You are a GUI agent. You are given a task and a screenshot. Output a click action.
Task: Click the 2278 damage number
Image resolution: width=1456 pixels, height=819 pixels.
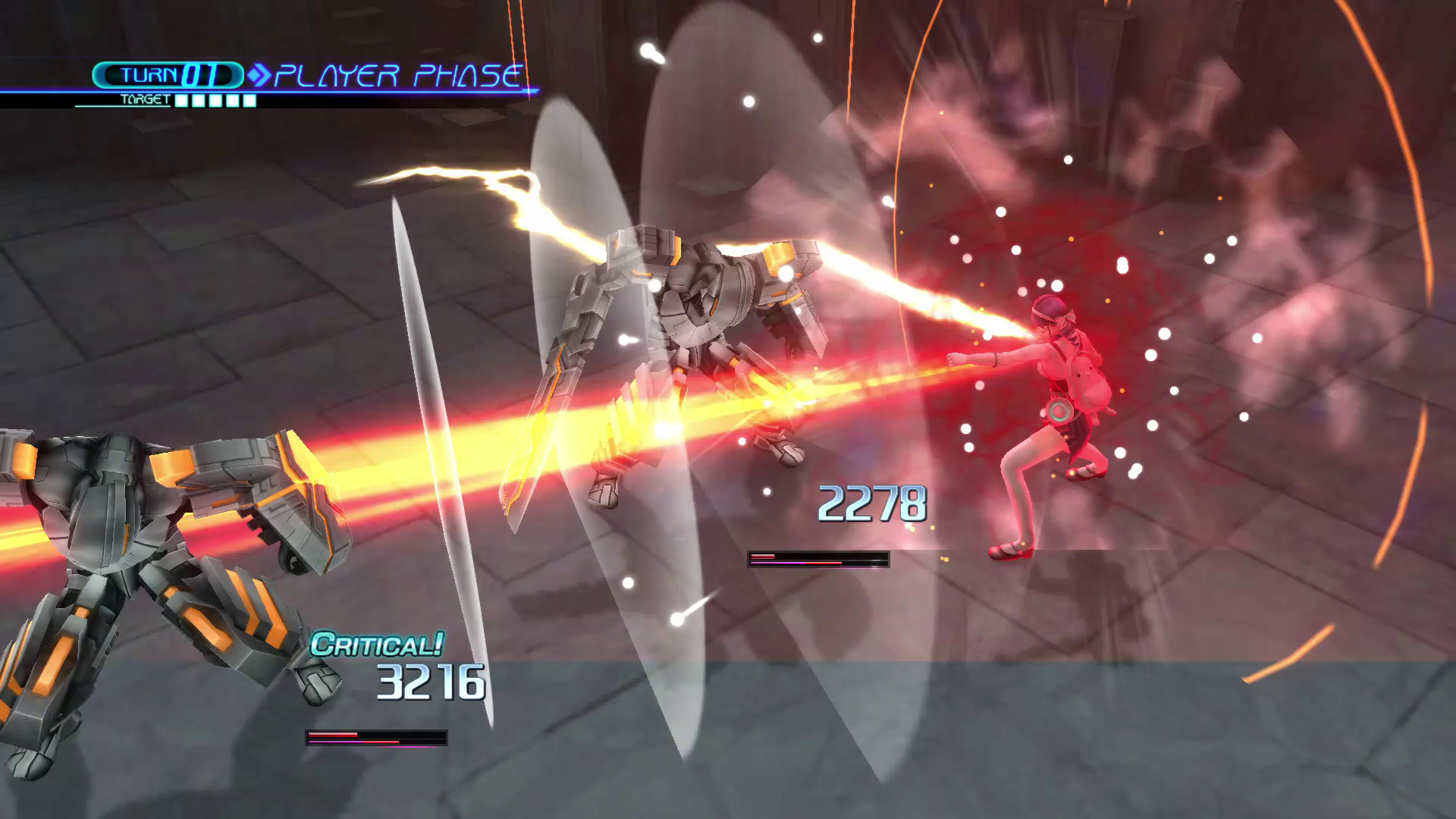click(x=874, y=503)
